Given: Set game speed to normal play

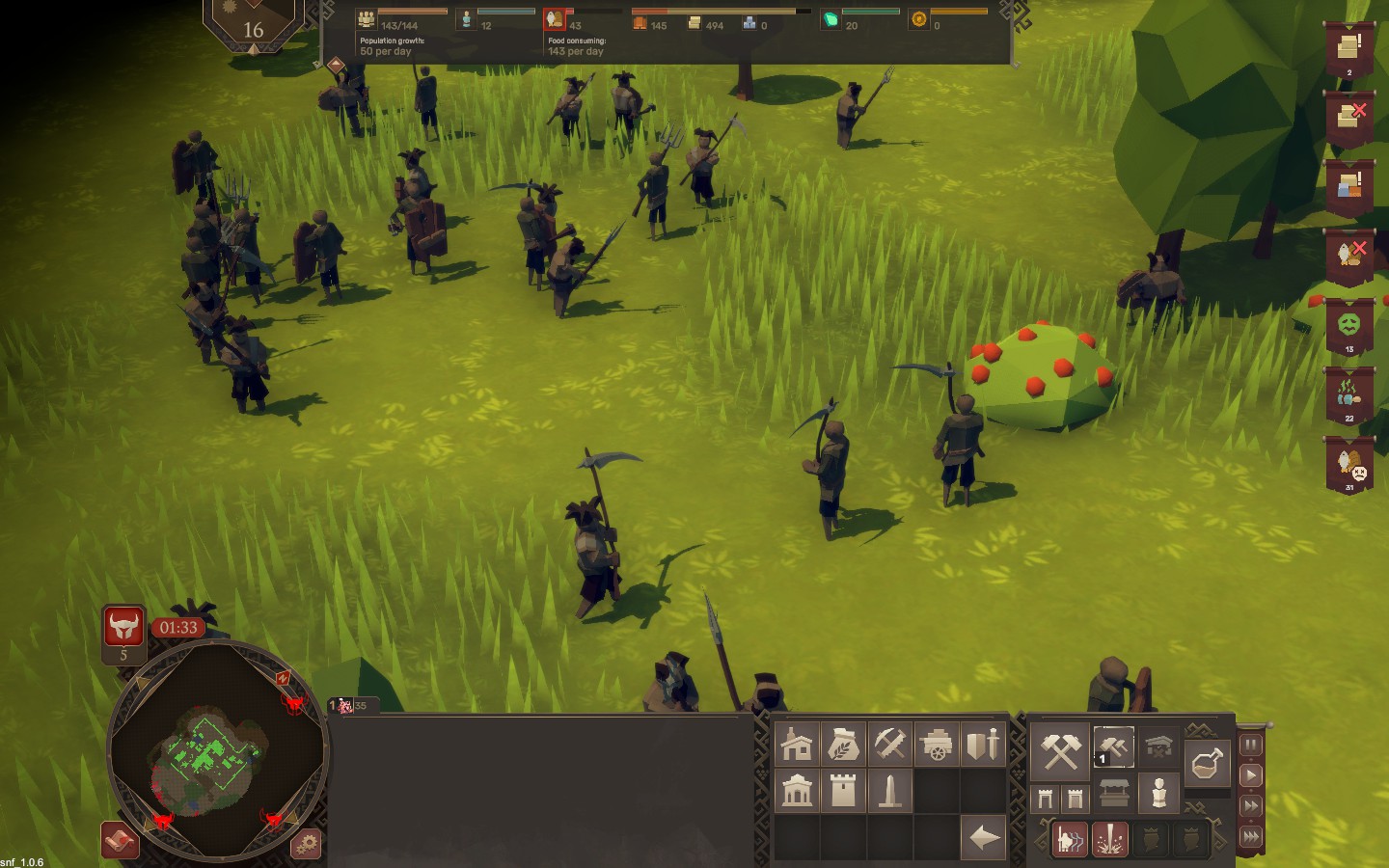Looking at the screenshot, I should click(1250, 774).
